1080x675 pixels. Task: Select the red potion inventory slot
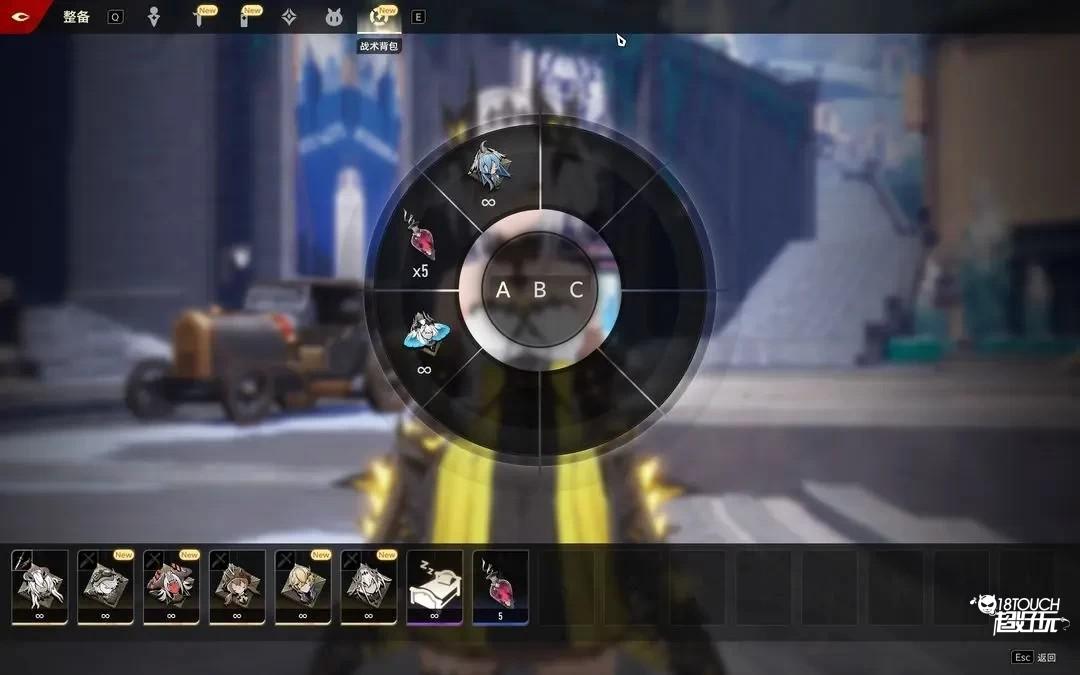click(500, 586)
